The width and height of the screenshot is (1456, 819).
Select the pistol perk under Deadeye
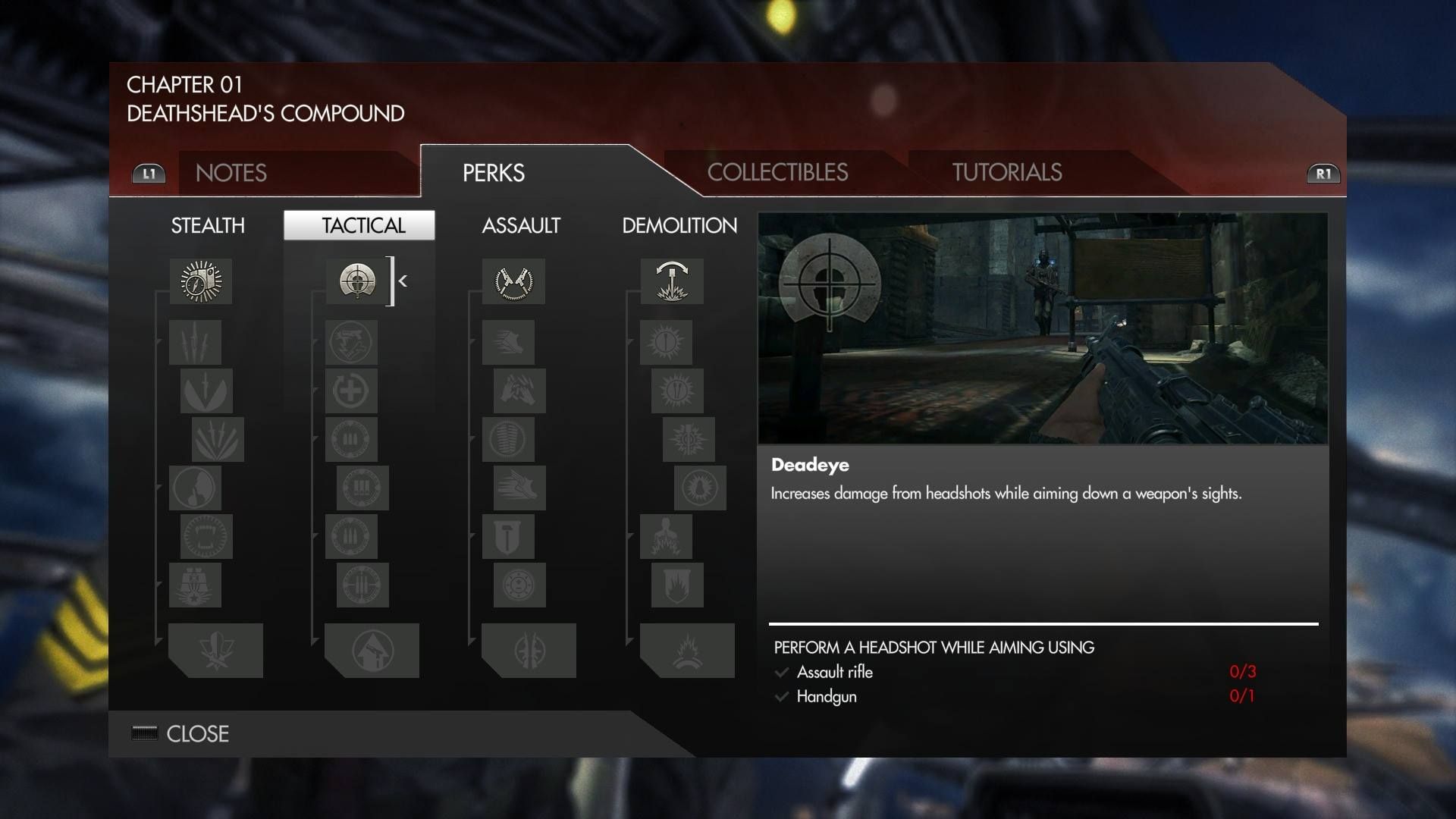click(350, 342)
